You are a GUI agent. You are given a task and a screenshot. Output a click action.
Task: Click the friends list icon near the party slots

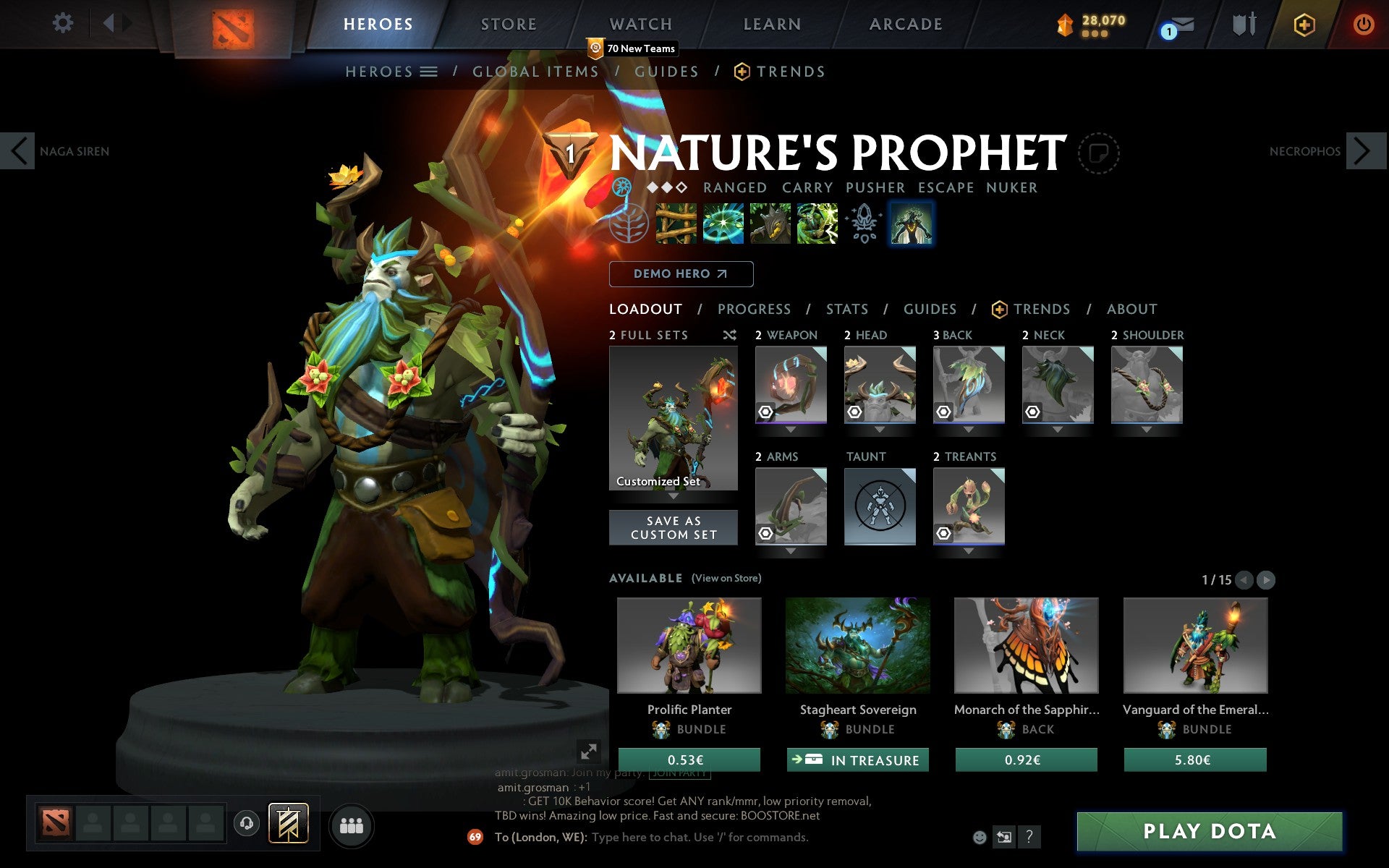352,824
